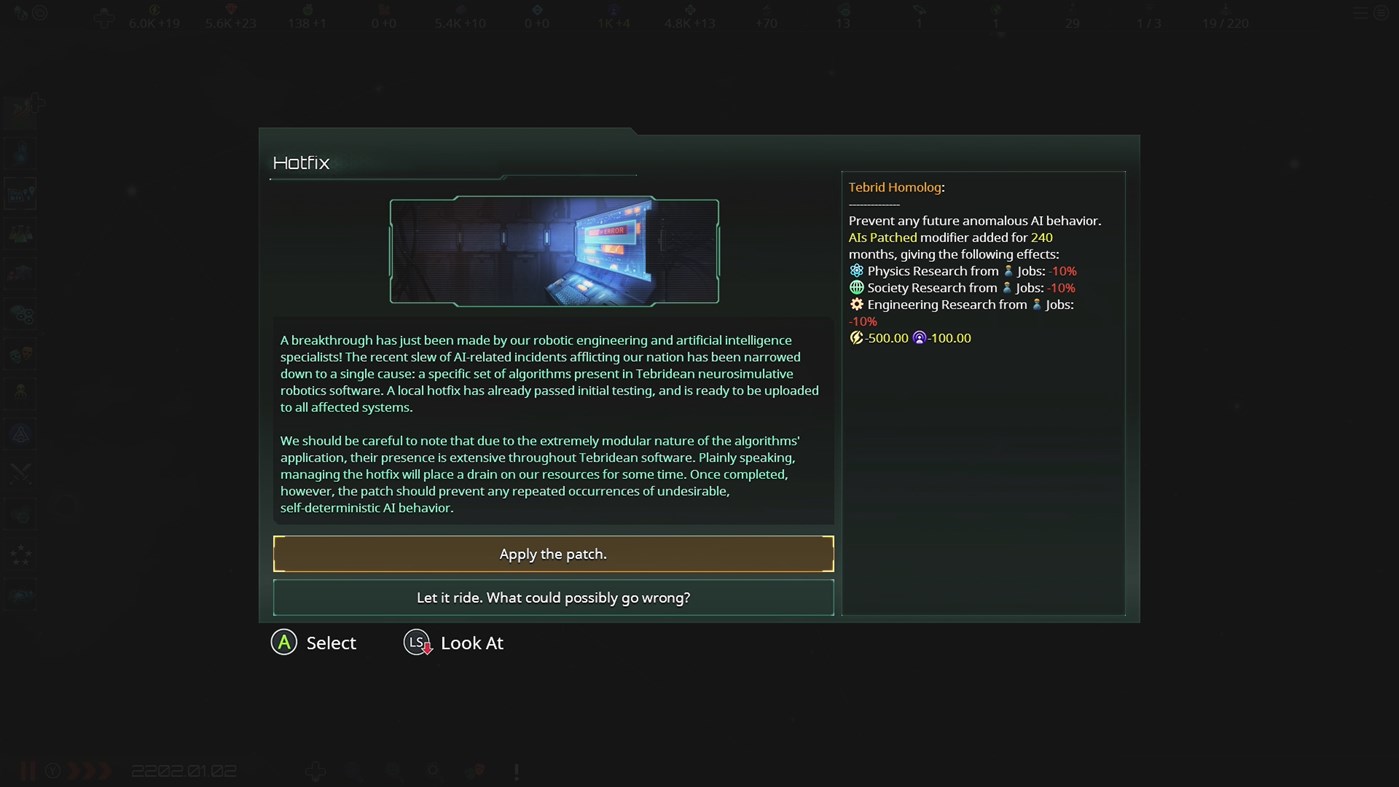Image resolution: width=1399 pixels, height=787 pixels.
Task: Click the minerals resource icon
Action: (230, 11)
